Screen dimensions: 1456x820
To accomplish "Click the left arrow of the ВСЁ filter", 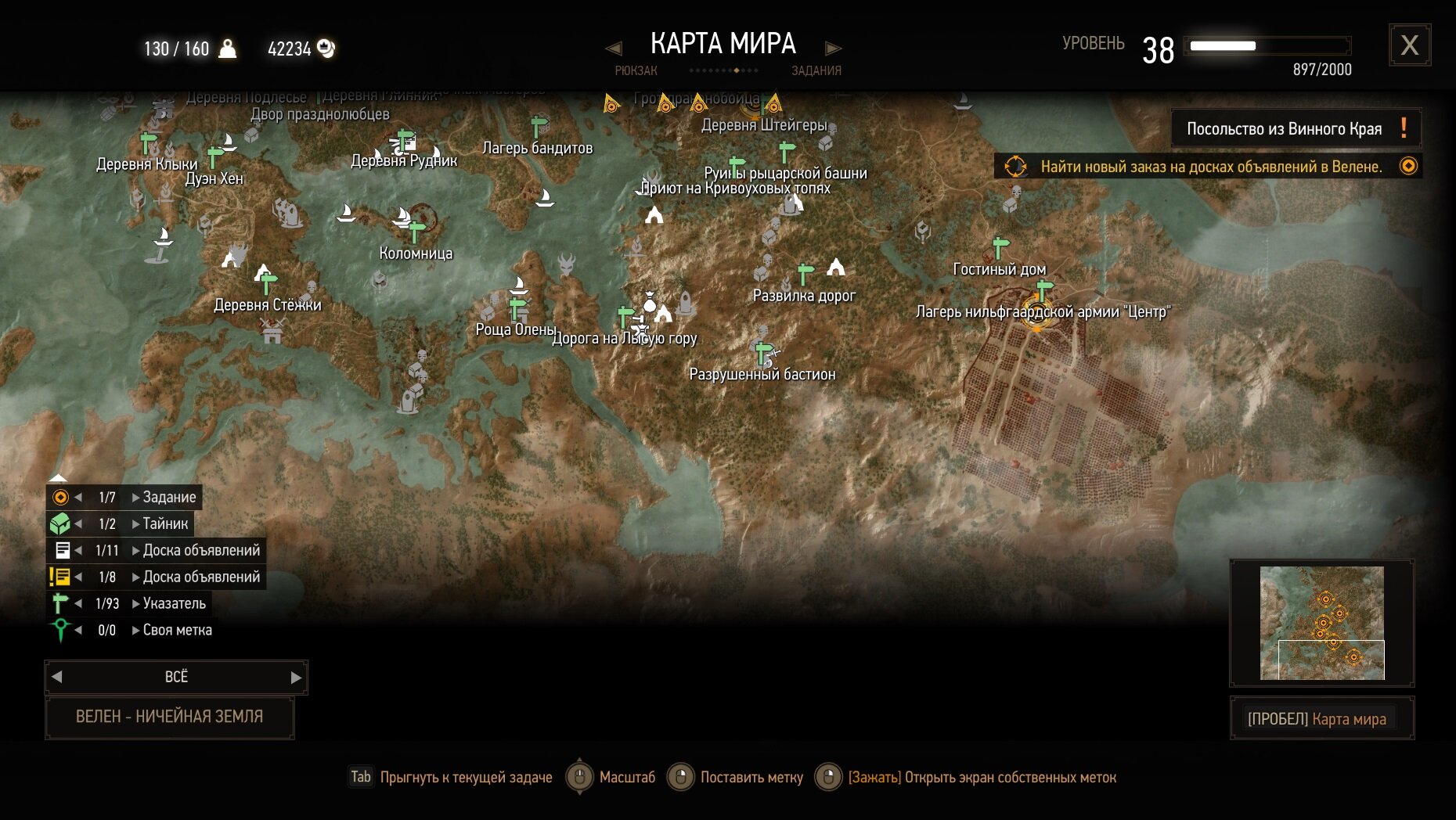I will [x=56, y=678].
